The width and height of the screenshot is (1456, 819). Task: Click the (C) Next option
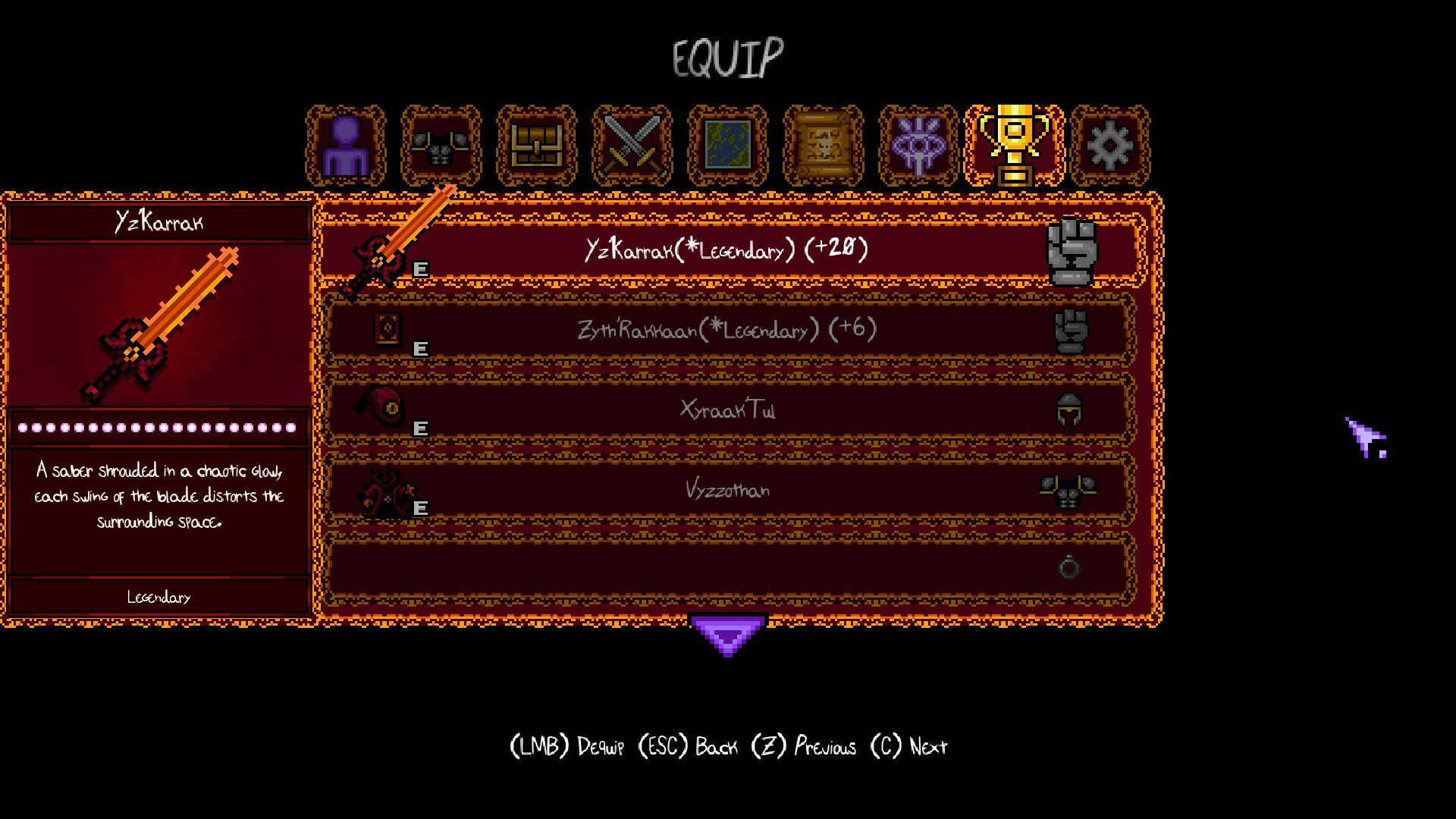pos(910,745)
